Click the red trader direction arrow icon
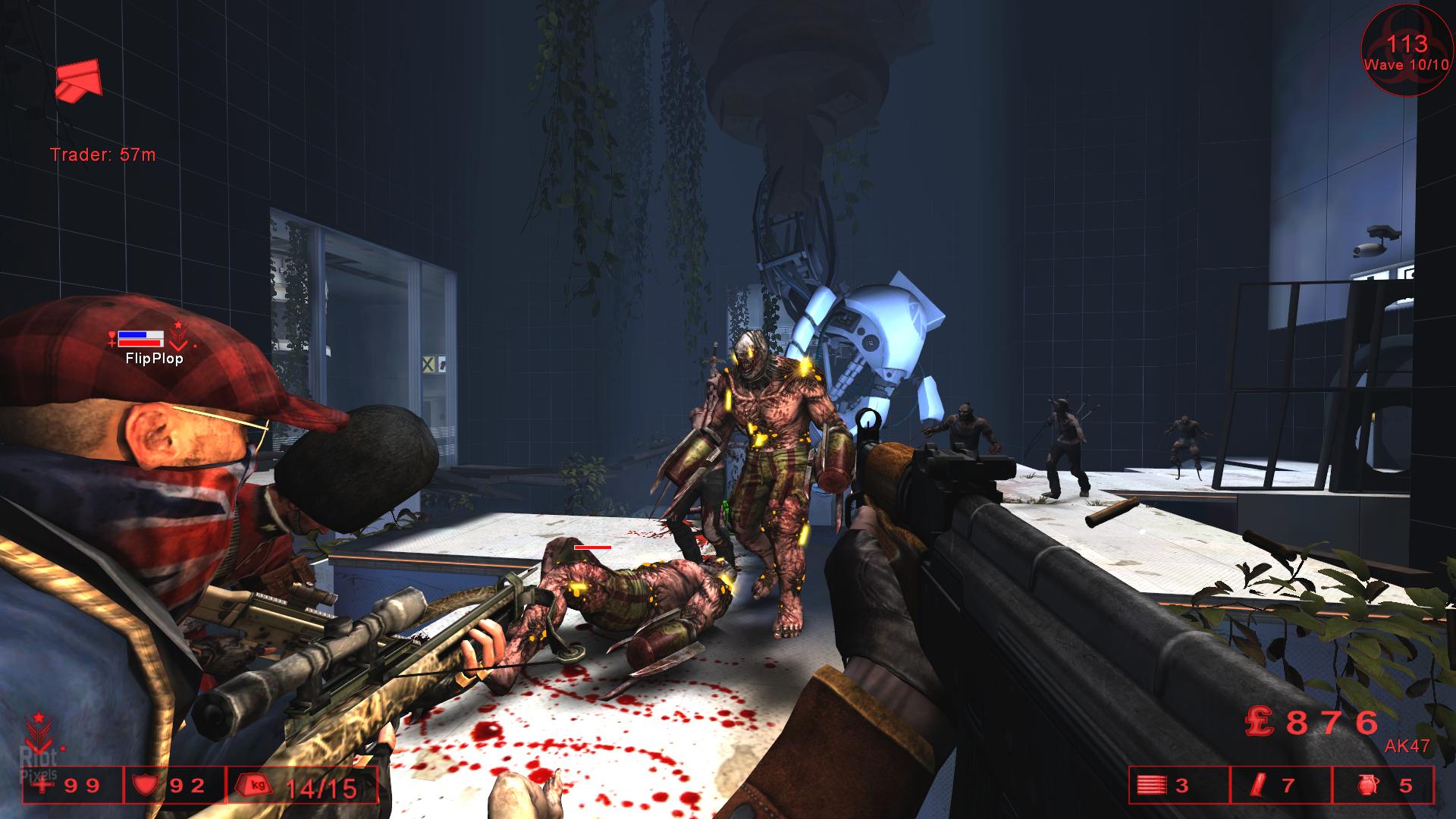 (x=78, y=80)
